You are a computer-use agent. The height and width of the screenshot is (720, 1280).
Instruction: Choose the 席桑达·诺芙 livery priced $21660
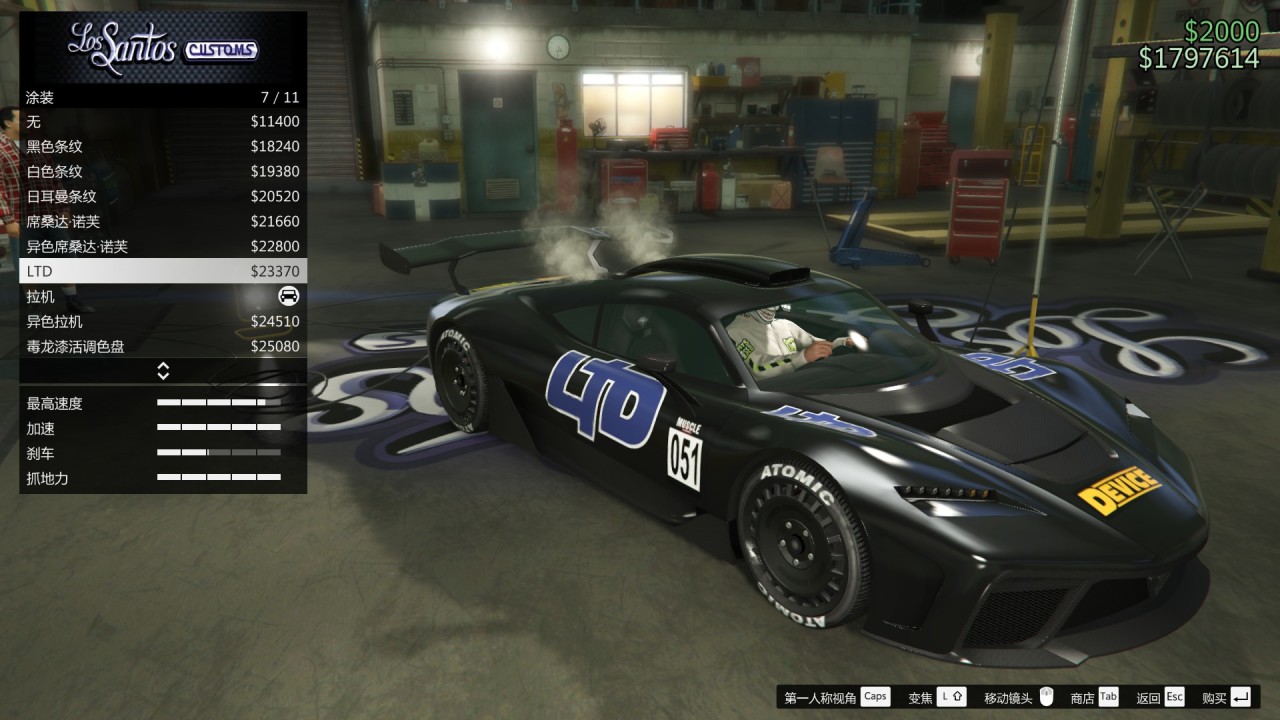tap(163, 222)
